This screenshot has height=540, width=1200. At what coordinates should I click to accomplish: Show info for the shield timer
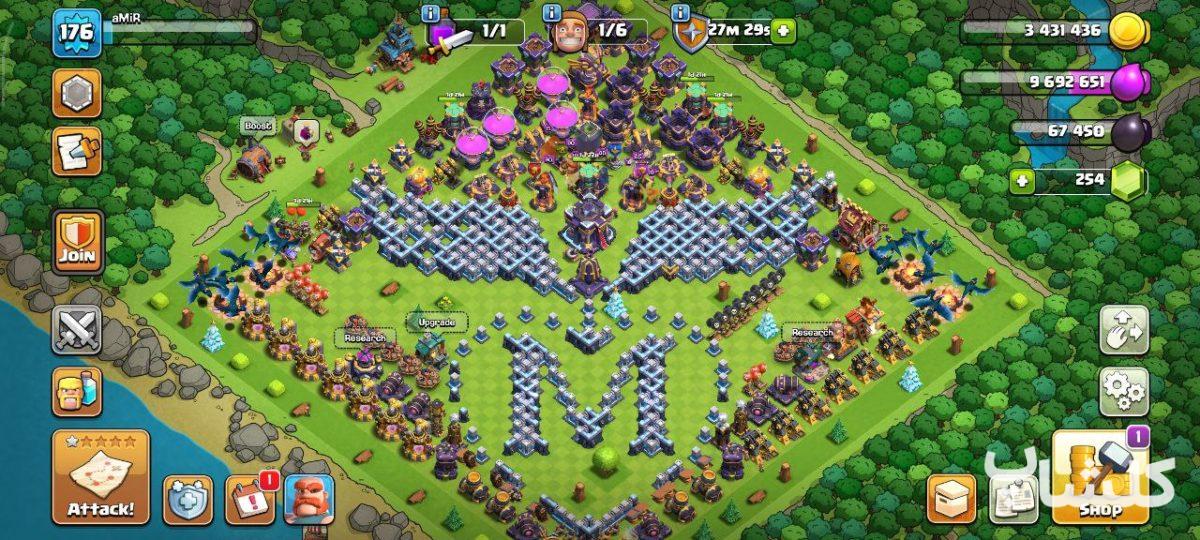pos(681,13)
